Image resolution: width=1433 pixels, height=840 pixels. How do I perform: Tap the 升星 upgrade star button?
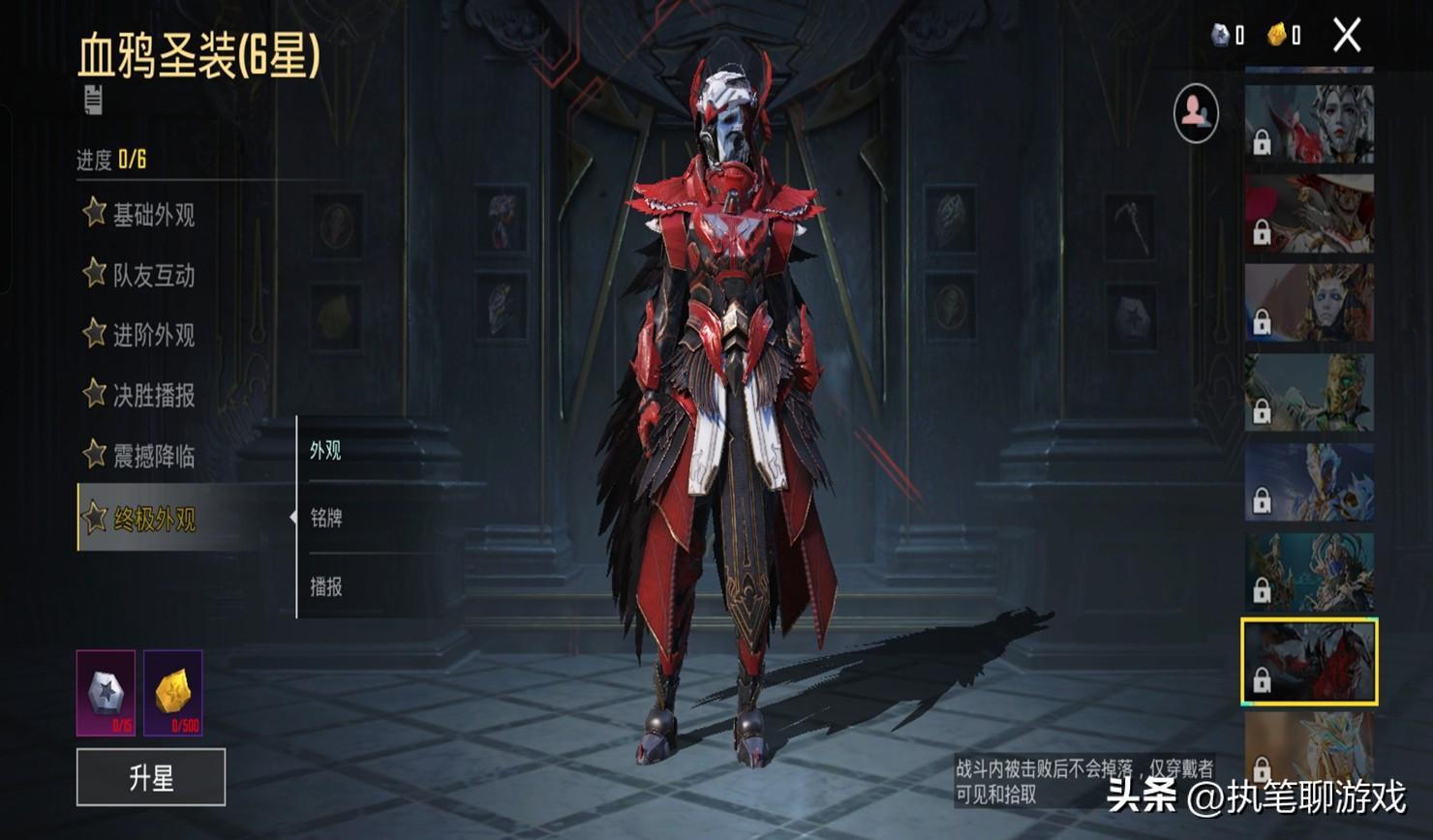151,777
